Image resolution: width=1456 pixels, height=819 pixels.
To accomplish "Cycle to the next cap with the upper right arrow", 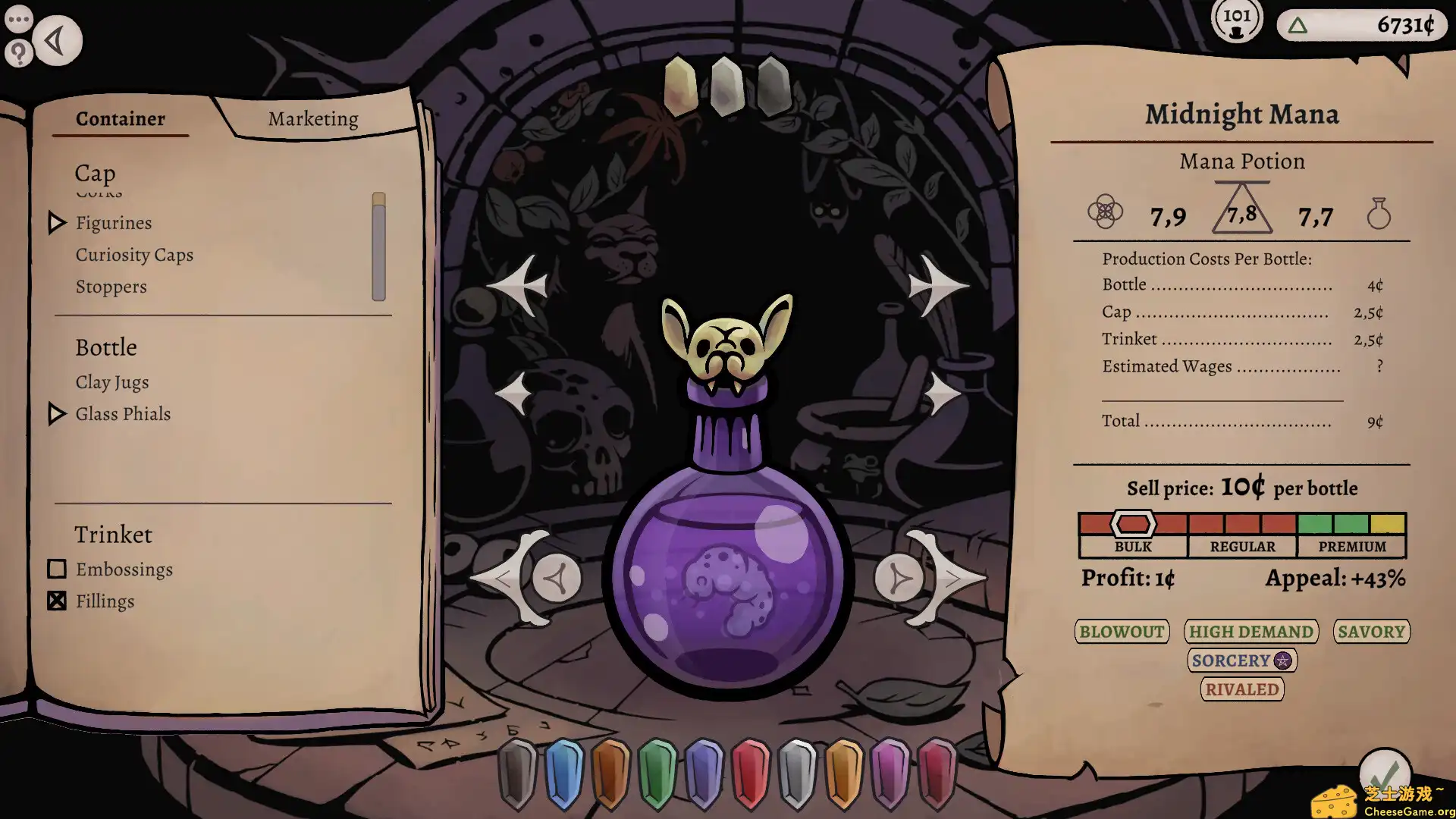I will tap(937, 284).
